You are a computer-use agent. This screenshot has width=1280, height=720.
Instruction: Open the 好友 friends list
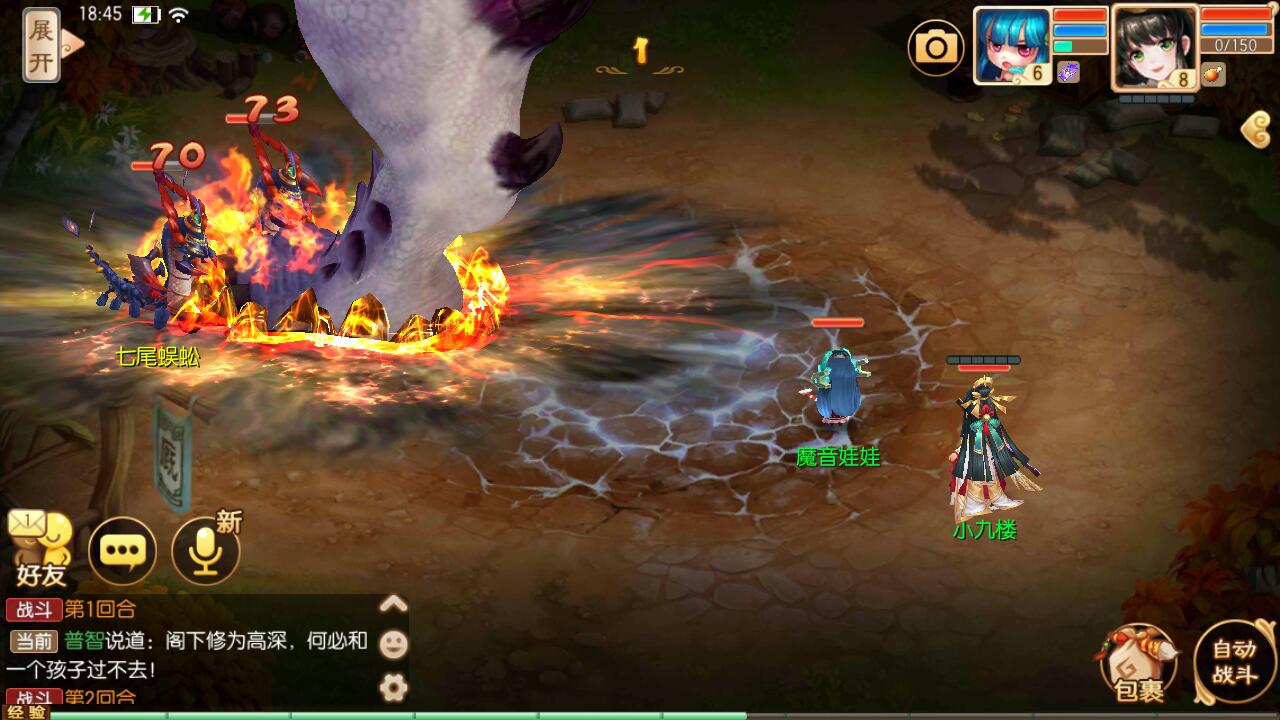click(40, 550)
